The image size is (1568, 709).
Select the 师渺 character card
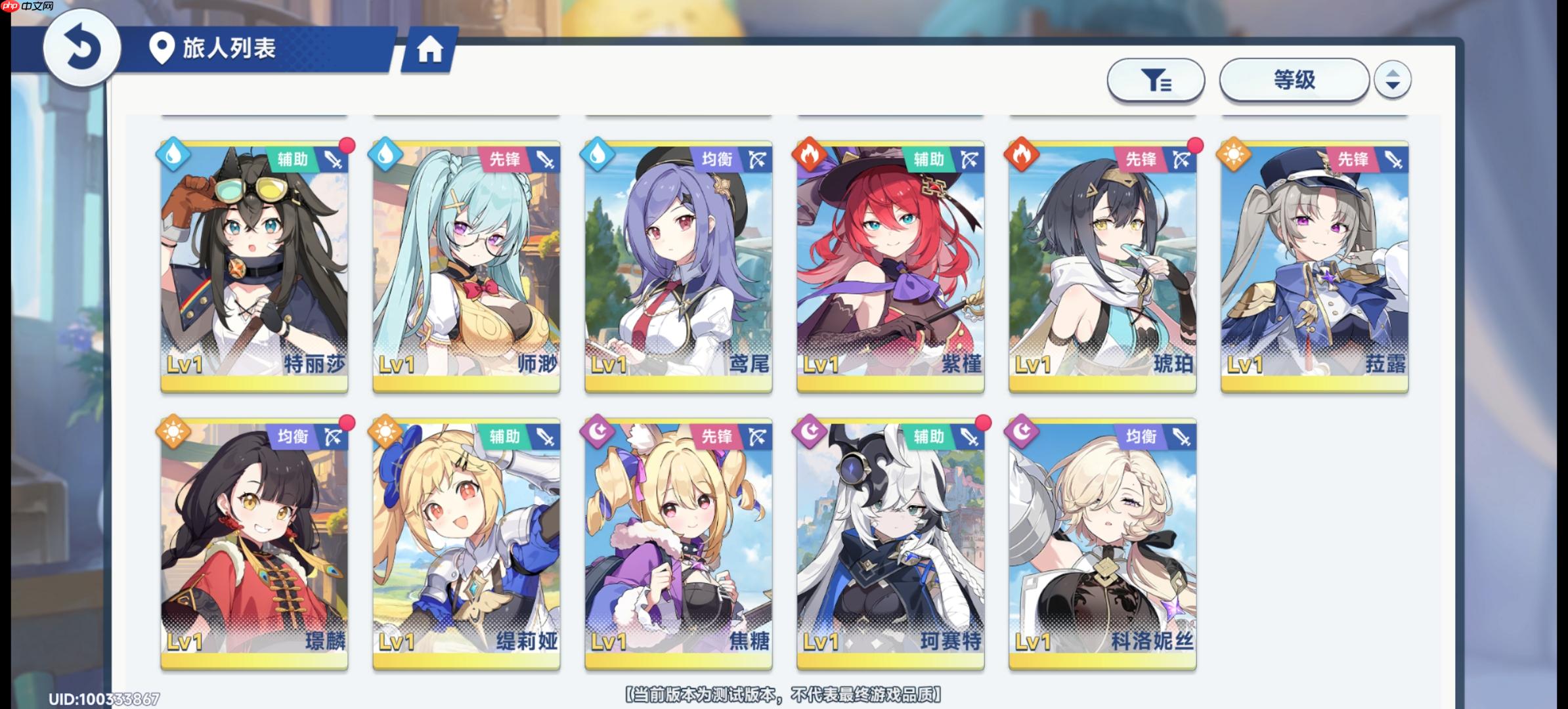(466, 266)
